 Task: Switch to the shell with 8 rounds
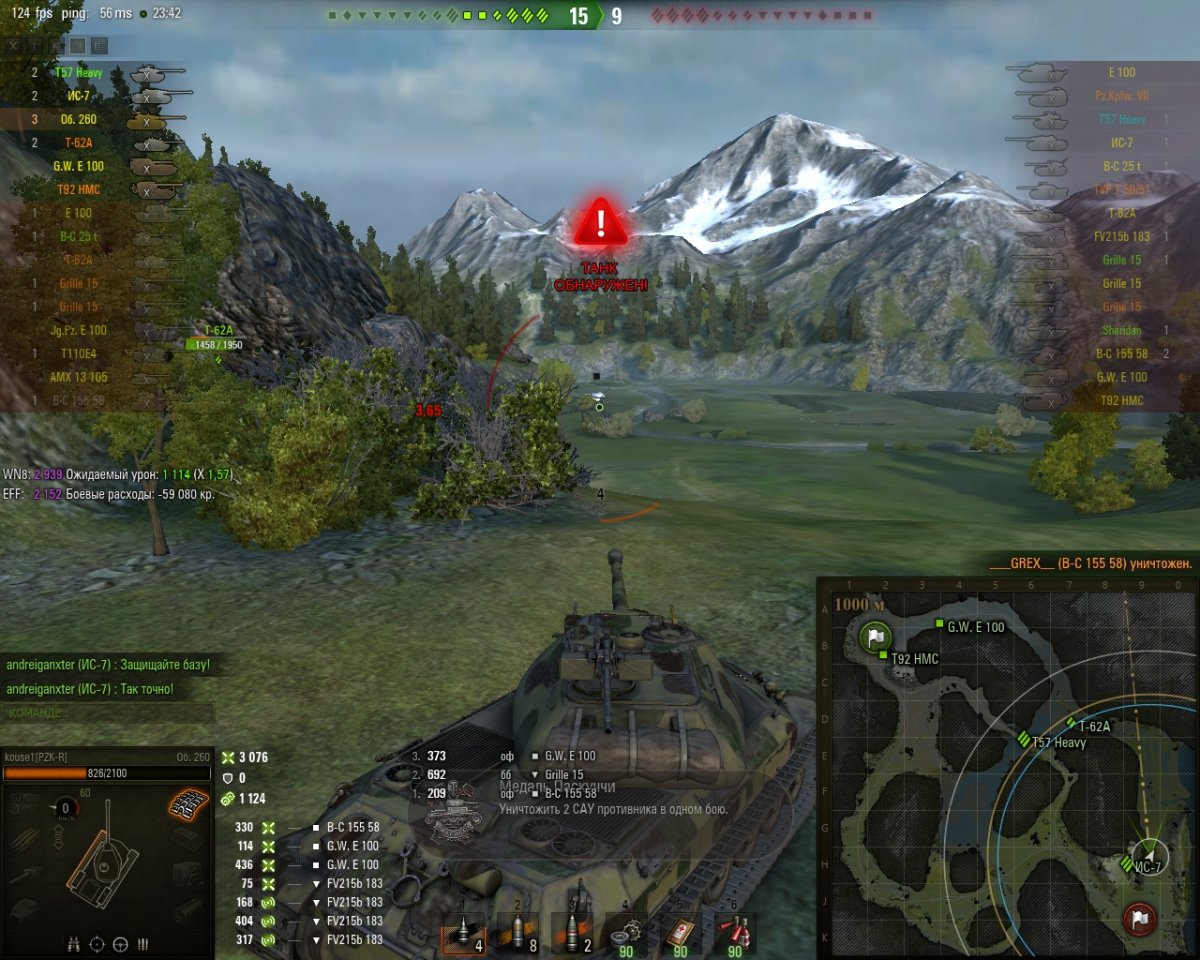(x=517, y=933)
